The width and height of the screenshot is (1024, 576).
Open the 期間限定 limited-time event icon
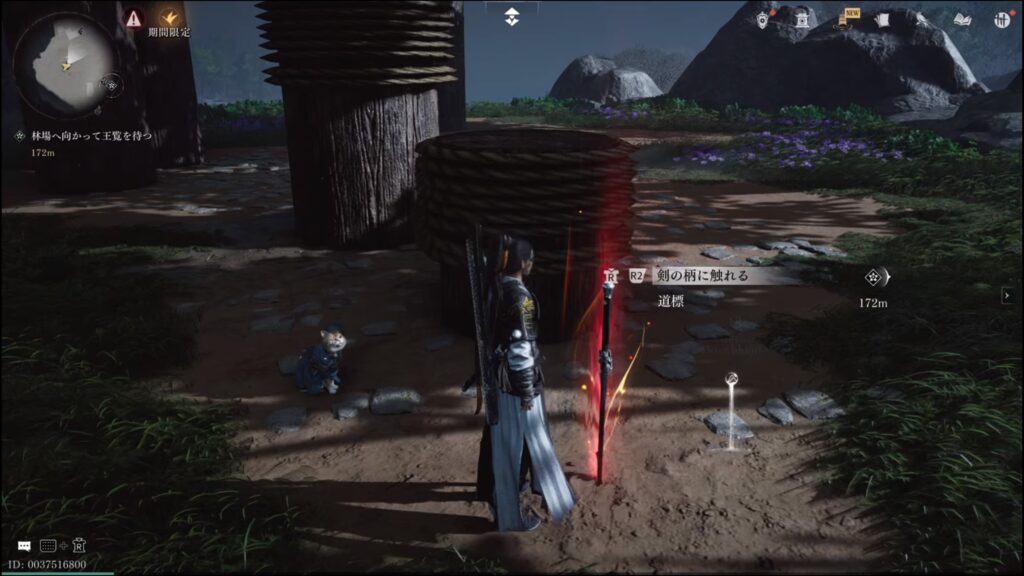point(169,18)
